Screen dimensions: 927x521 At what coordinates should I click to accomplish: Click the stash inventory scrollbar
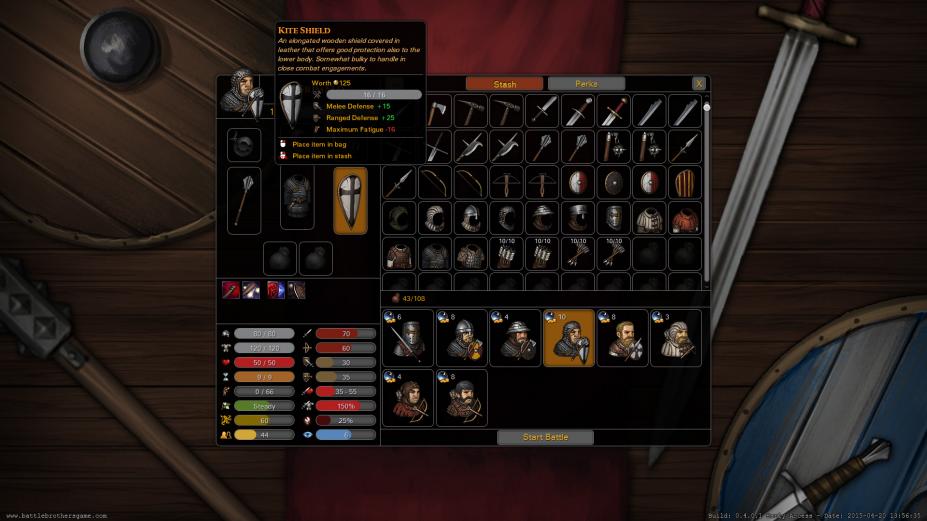point(707,190)
